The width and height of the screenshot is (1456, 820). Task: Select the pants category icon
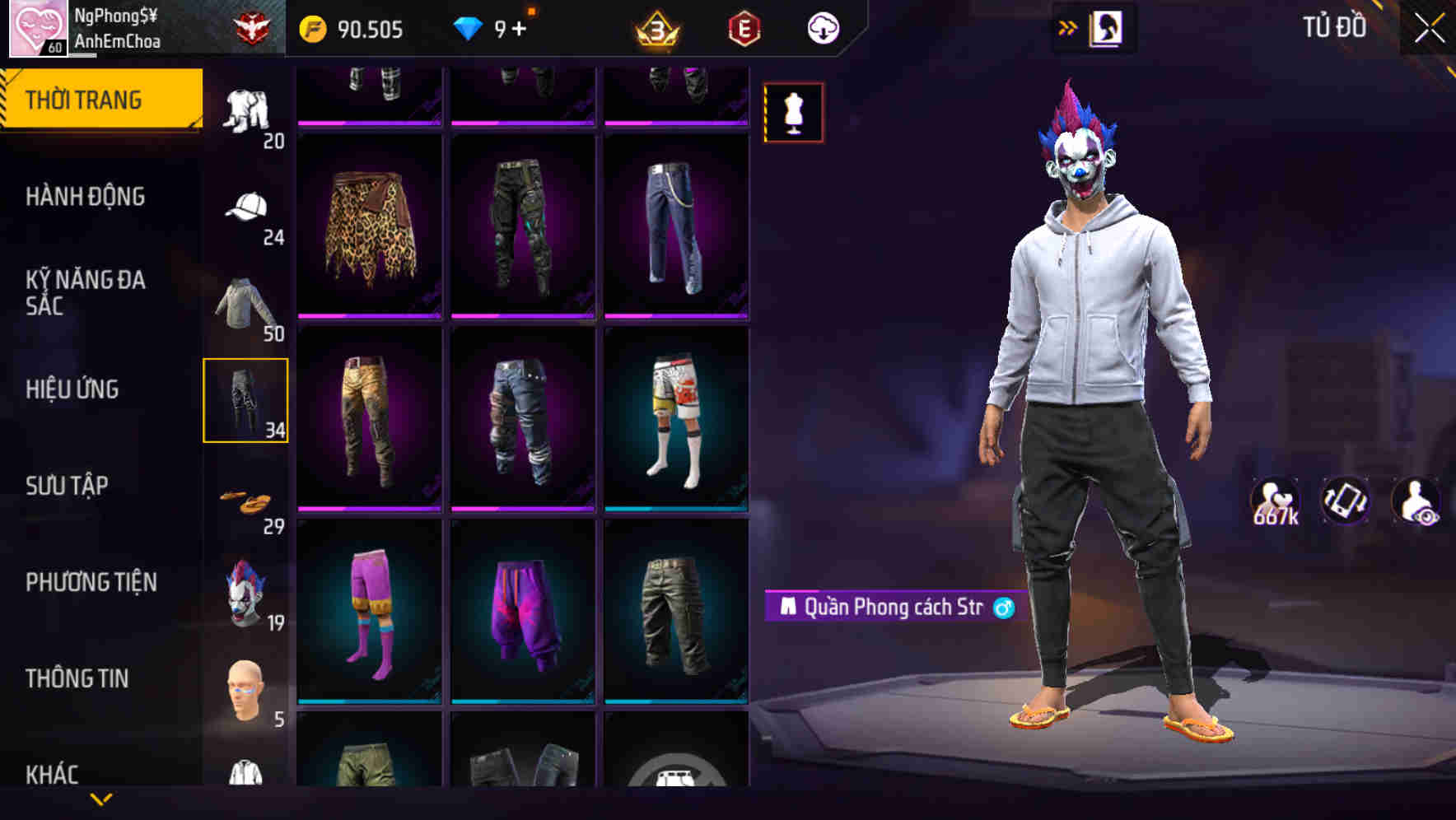tap(245, 401)
